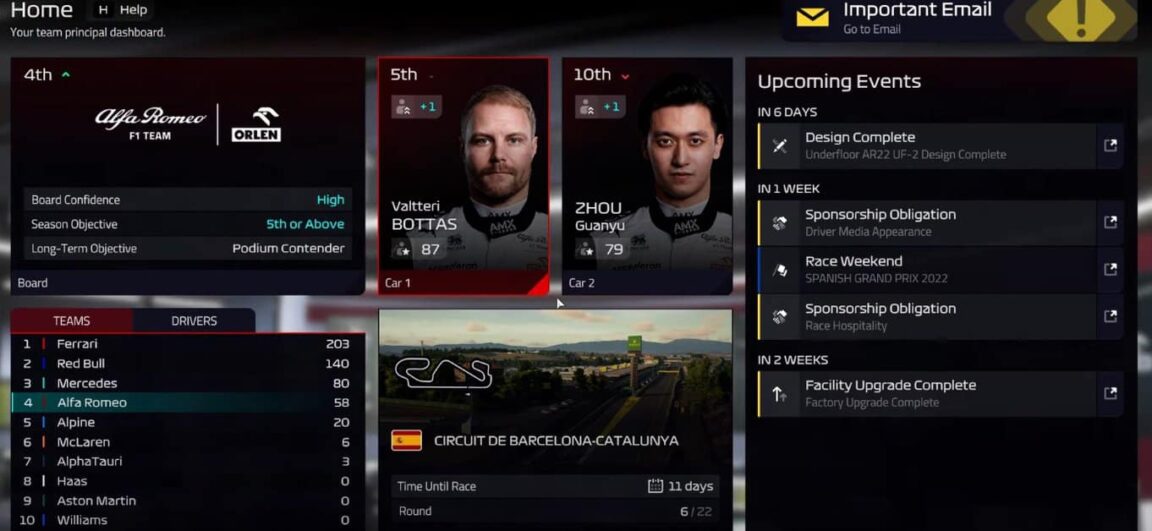This screenshot has width=1152, height=531.
Task: Open the Design Complete event
Action: click(x=925, y=146)
